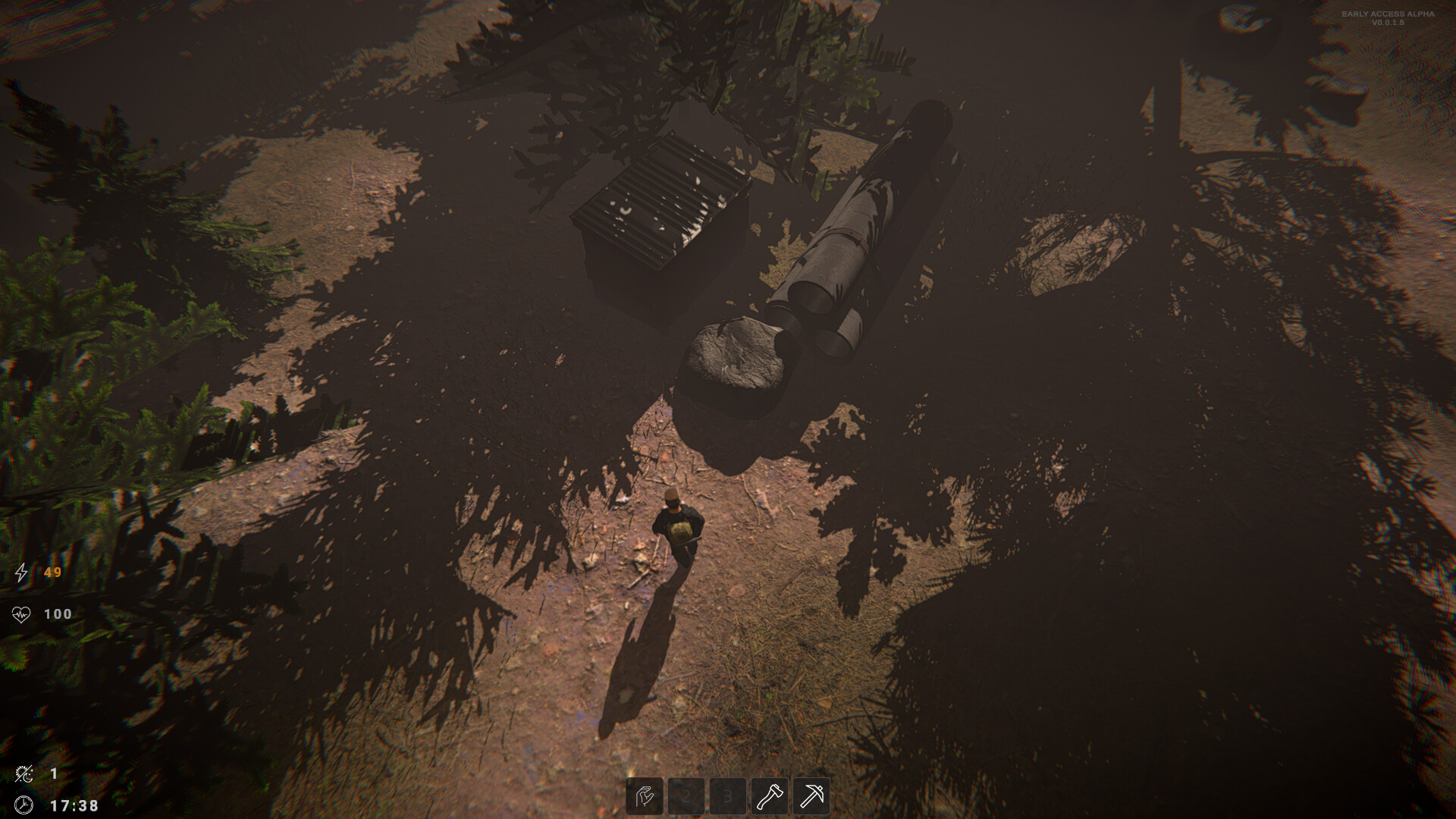Click the highlighted axe slot frame
The height and width of the screenshot is (819, 1456).
(769, 796)
